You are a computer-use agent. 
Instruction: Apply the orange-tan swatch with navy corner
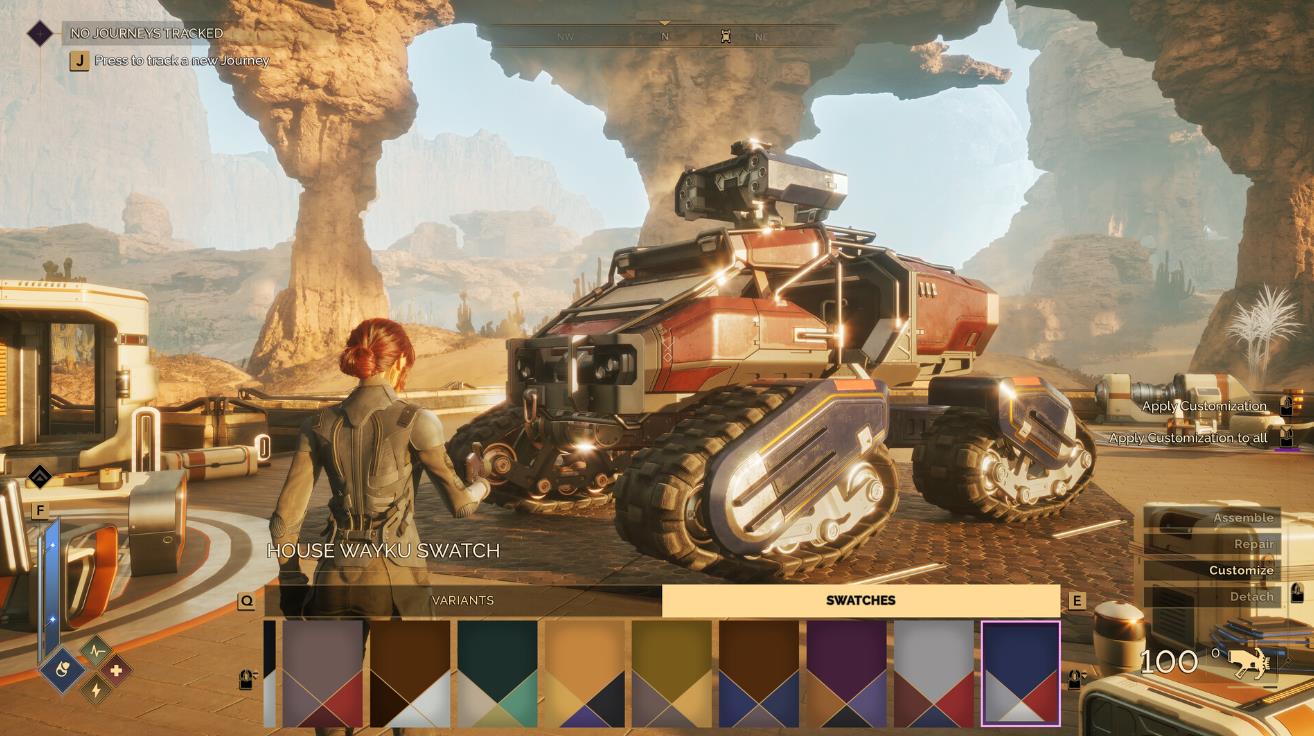point(585,673)
